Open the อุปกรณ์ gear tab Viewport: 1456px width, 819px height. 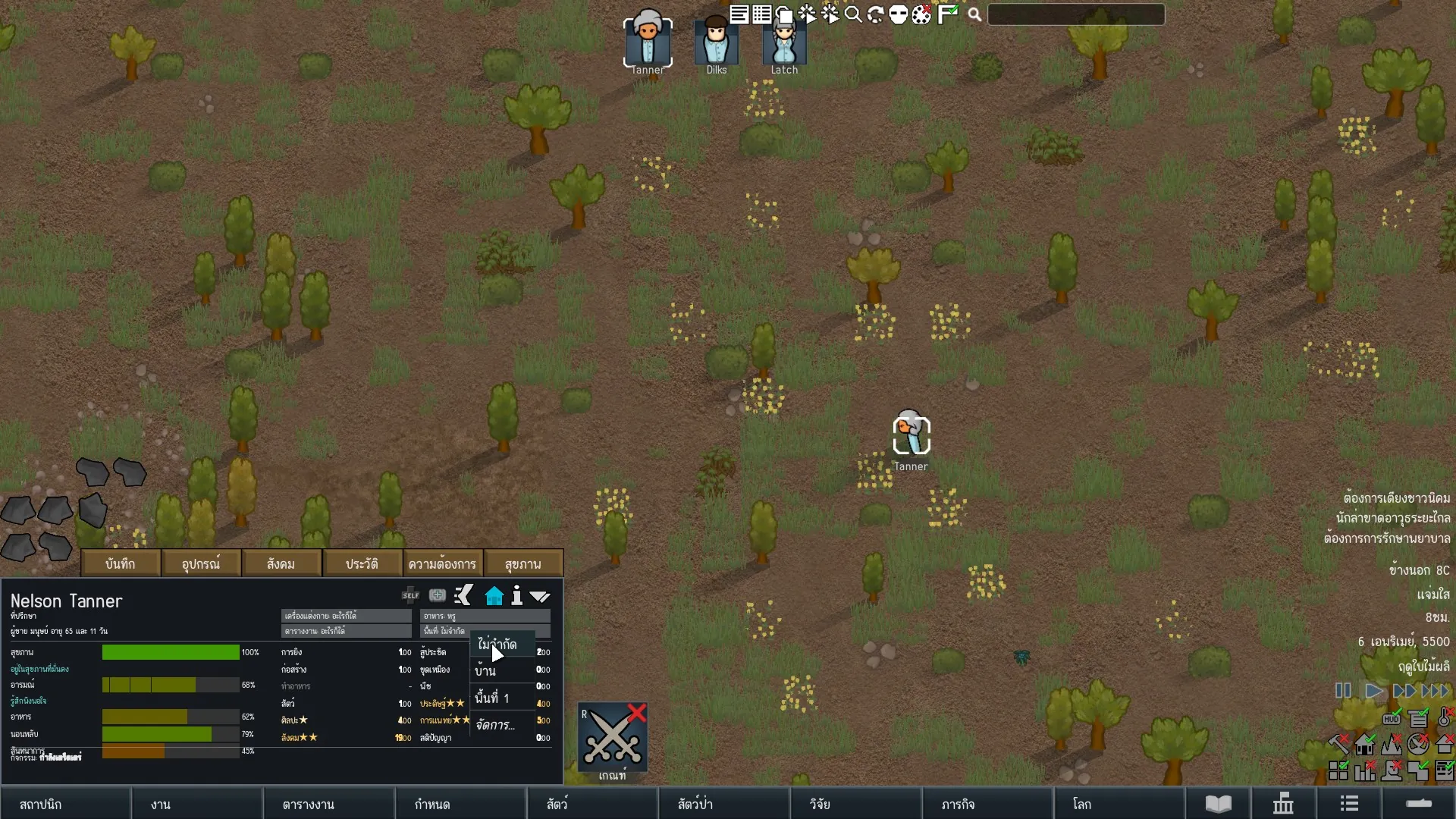(201, 564)
